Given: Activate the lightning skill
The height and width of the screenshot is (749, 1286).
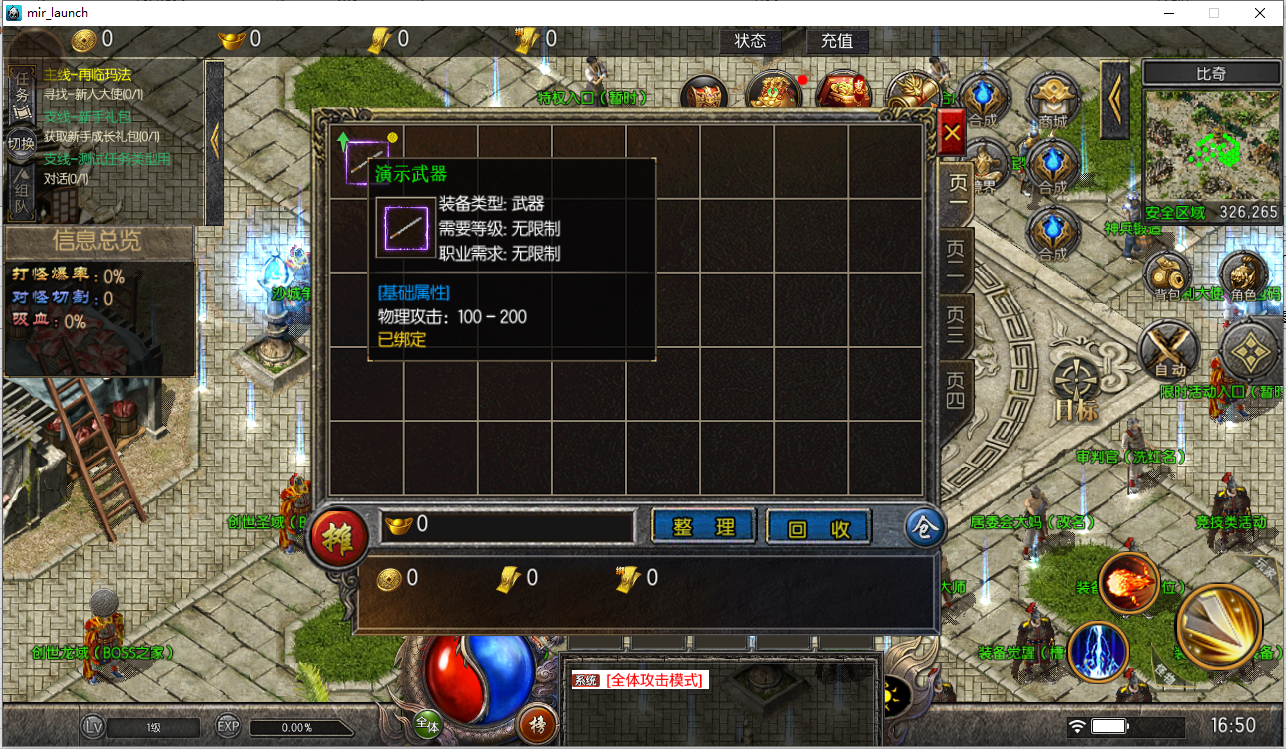Looking at the screenshot, I should 1098,651.
